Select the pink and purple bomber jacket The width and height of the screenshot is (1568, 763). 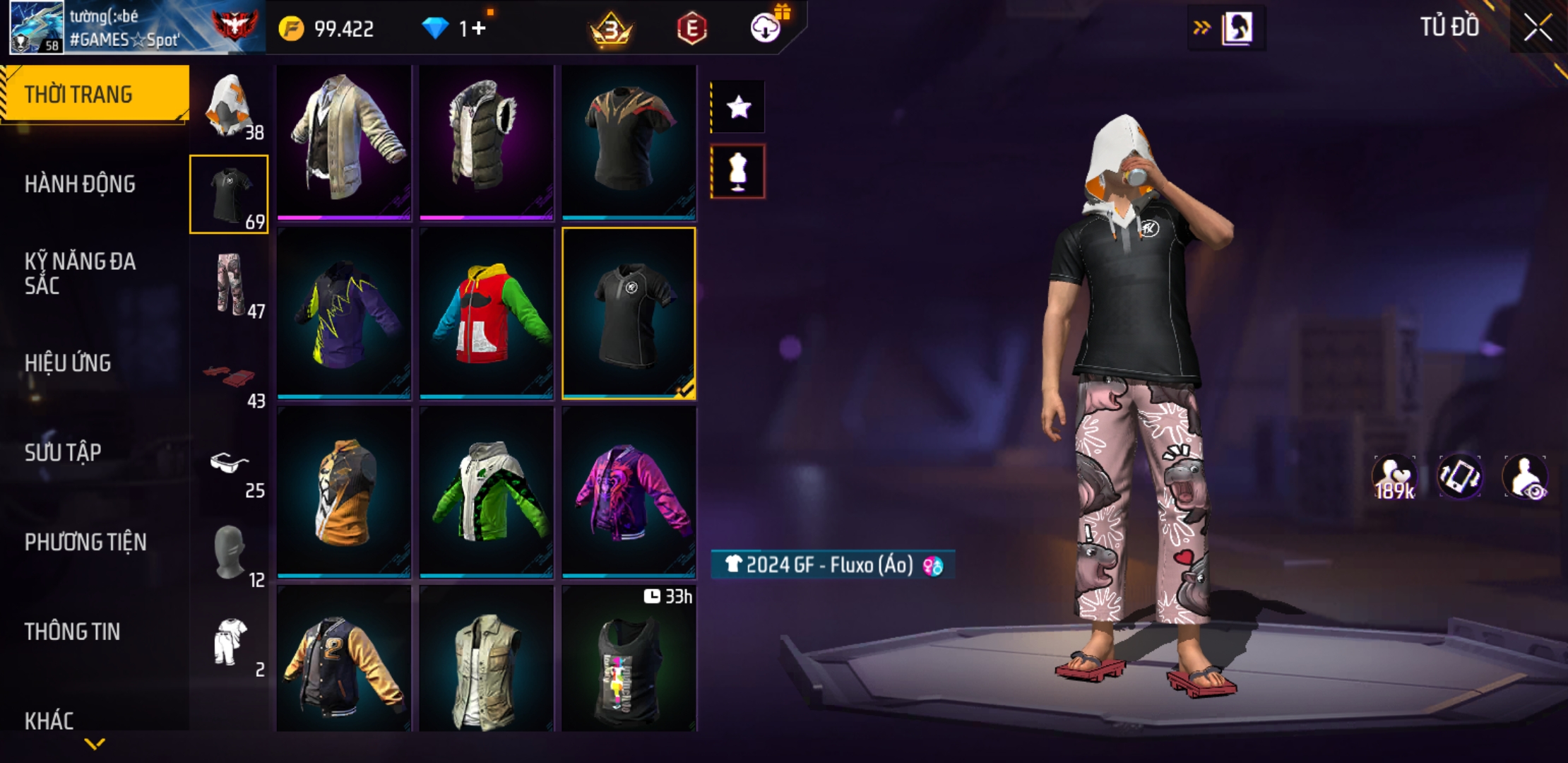point(629,492)
